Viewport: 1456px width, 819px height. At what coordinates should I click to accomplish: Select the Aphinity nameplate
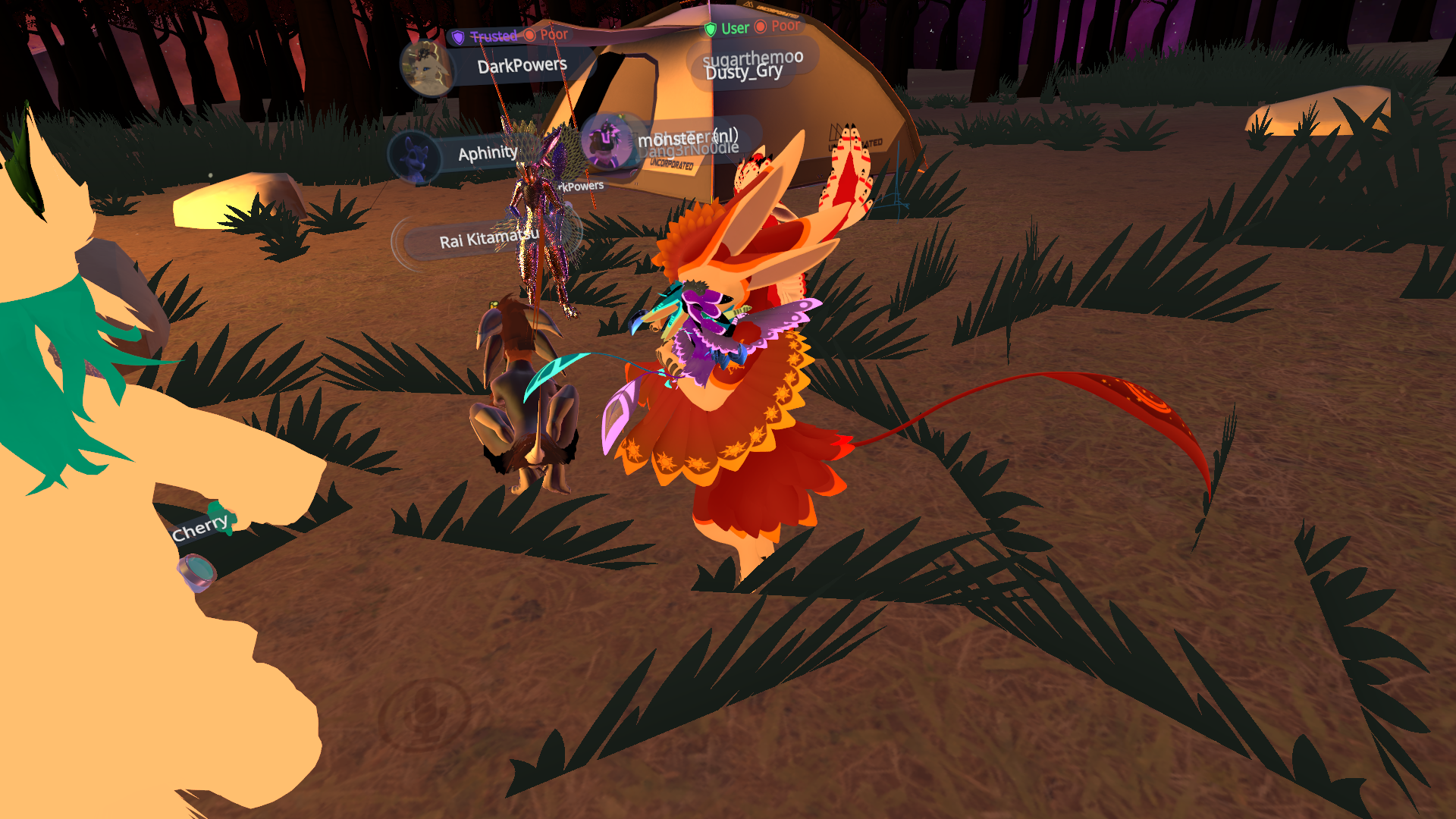[x=487, y=154]
